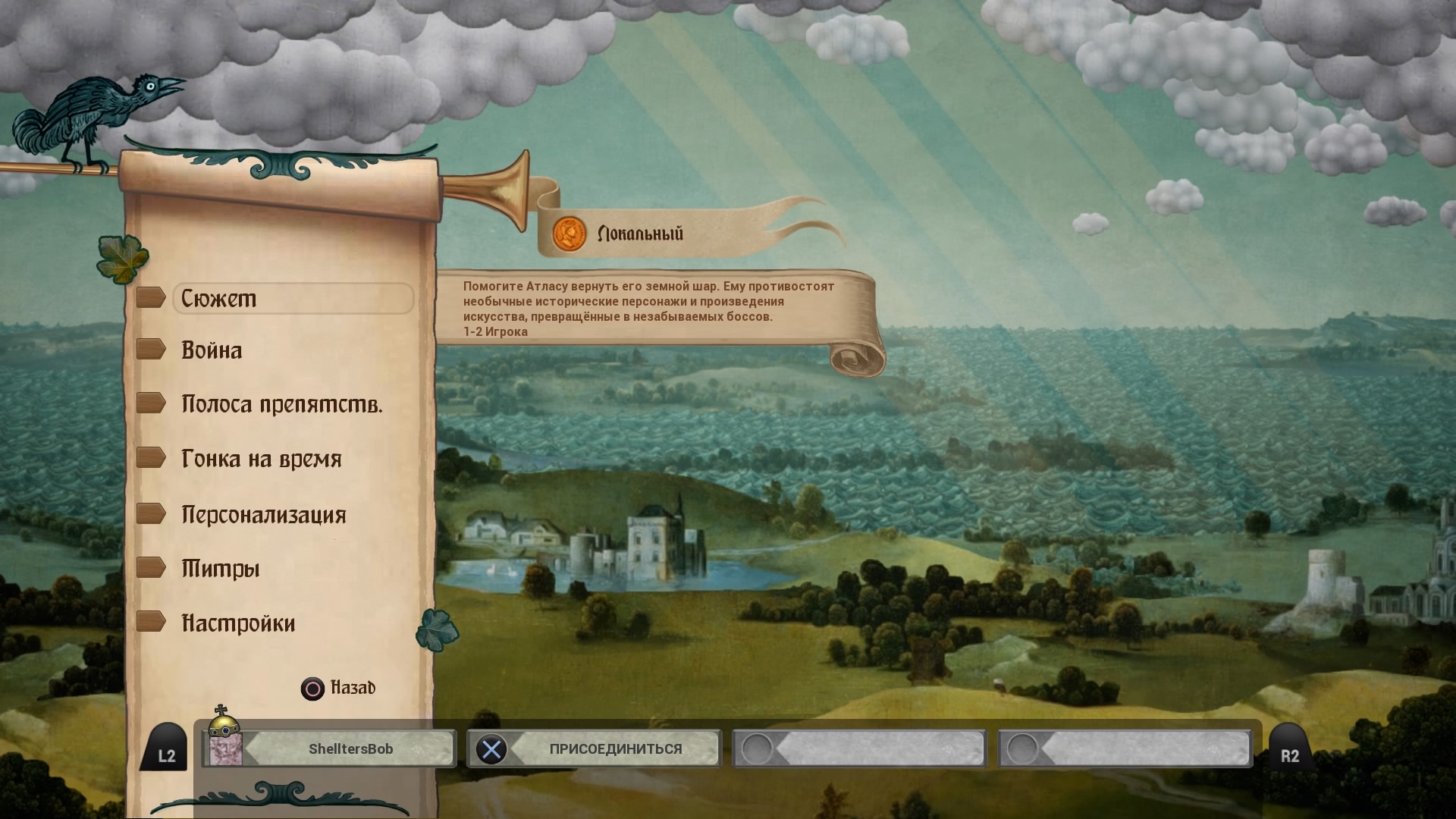Image resolution: width=1456 pixels, height=819 pixels.
Task: Select Гонка на время mode
Action: click(x=261, y=459)
